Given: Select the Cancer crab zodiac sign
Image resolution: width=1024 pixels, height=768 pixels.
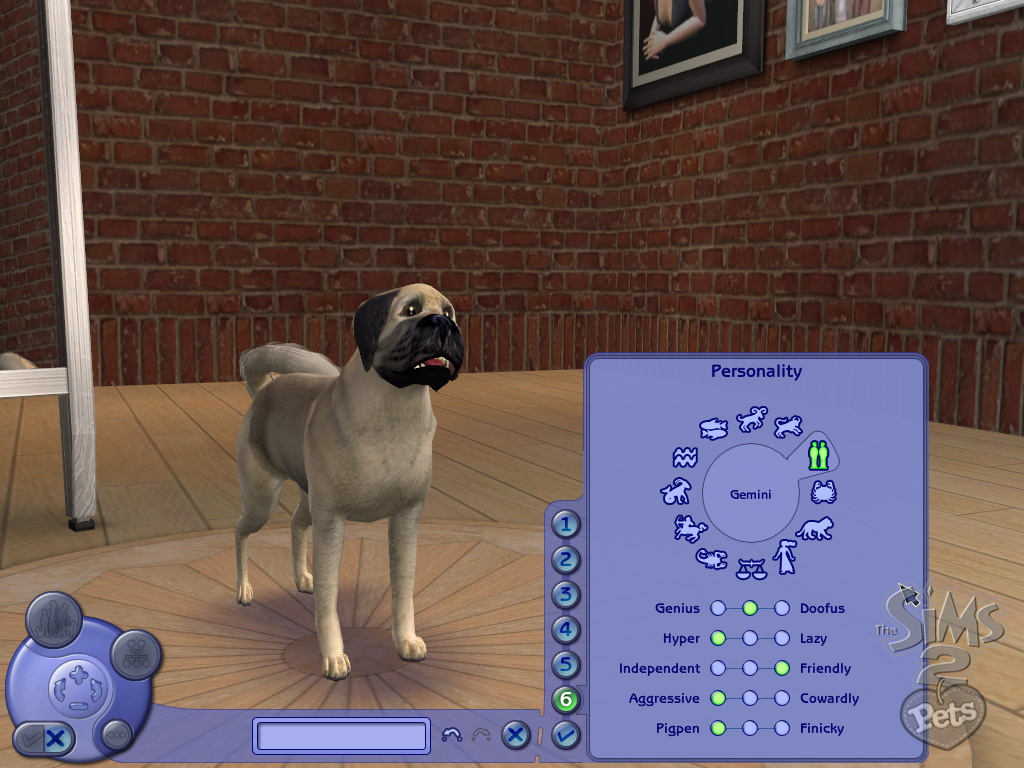Looking at the screenshot, I should click(x=823, y=492).
